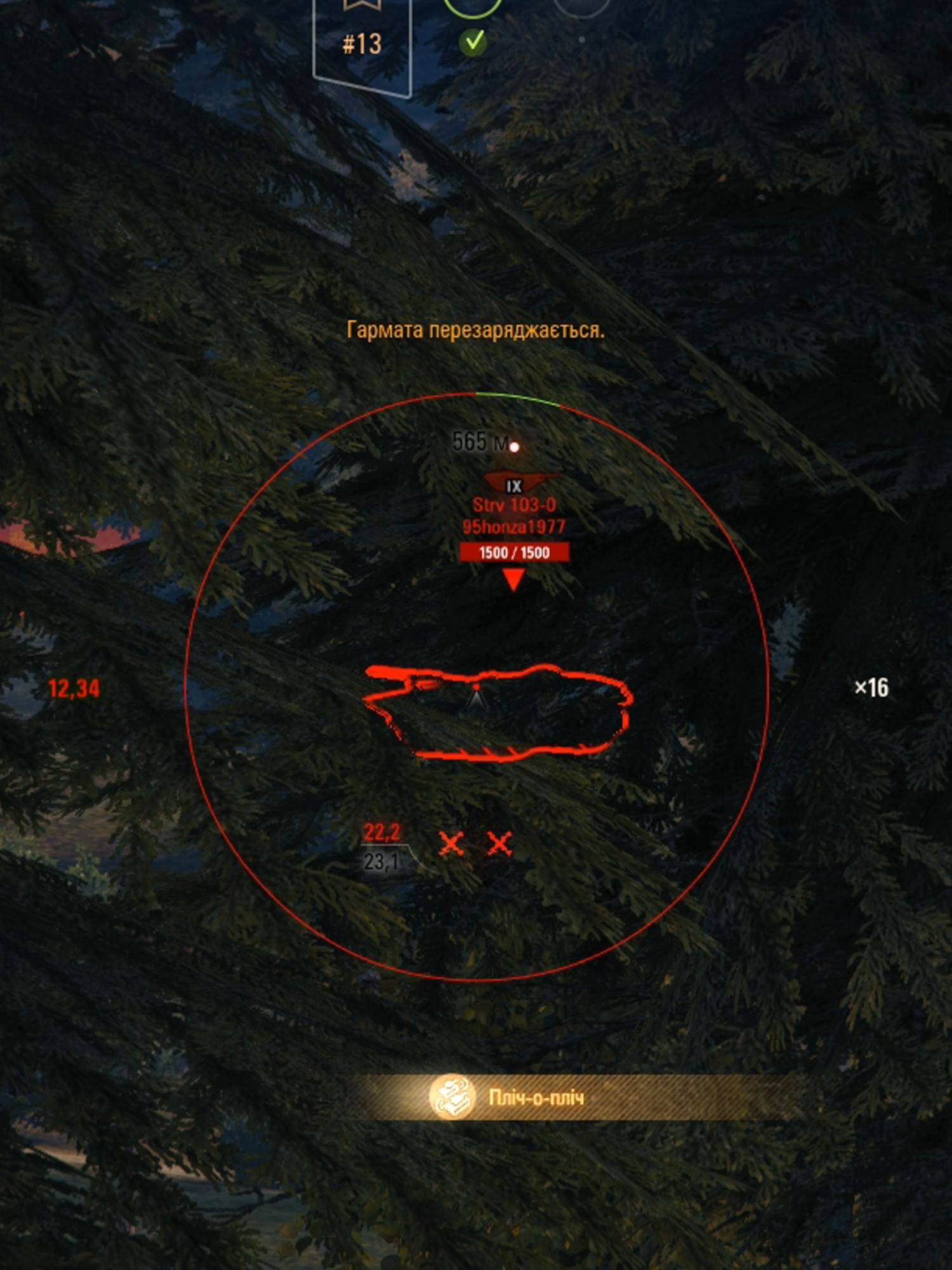Toggle the ×16 zoom indicator

873,686
